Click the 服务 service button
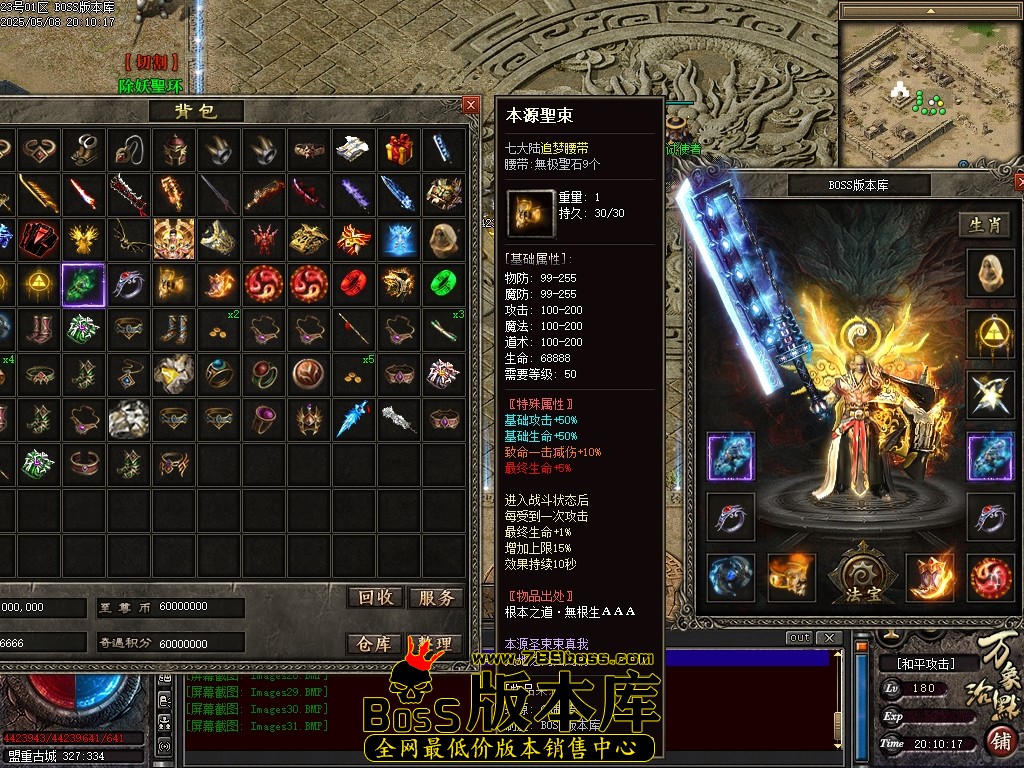1024x768 pixels. [436, 597]
